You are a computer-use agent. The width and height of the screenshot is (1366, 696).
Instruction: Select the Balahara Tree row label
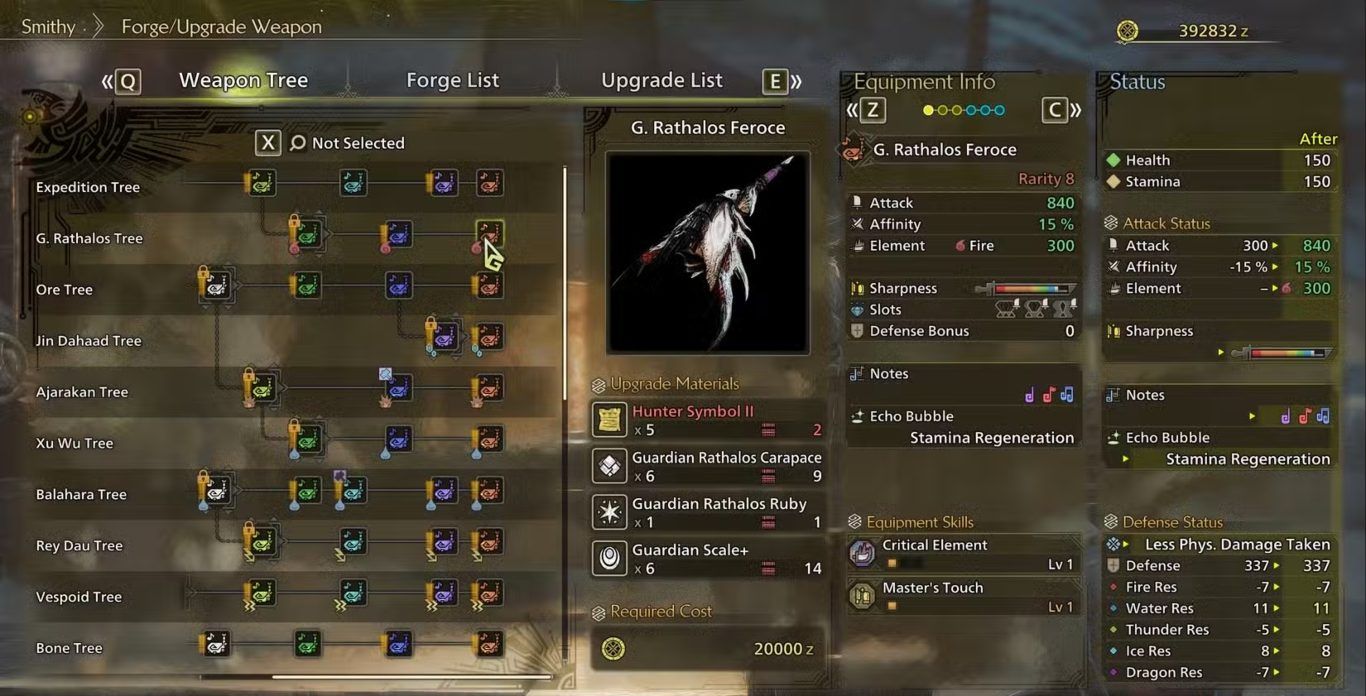81,494
